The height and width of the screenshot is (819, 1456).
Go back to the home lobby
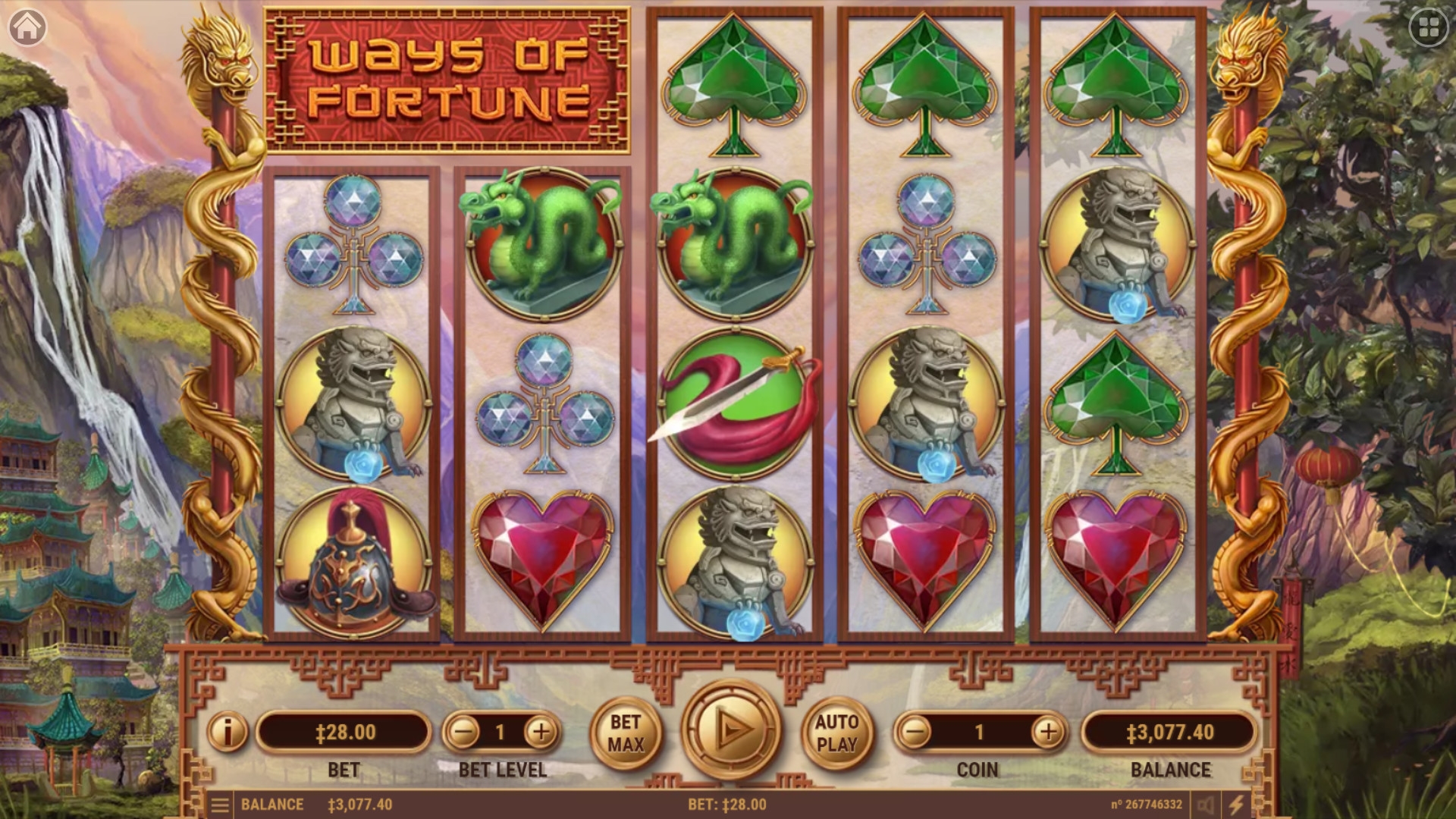(27, 27)
